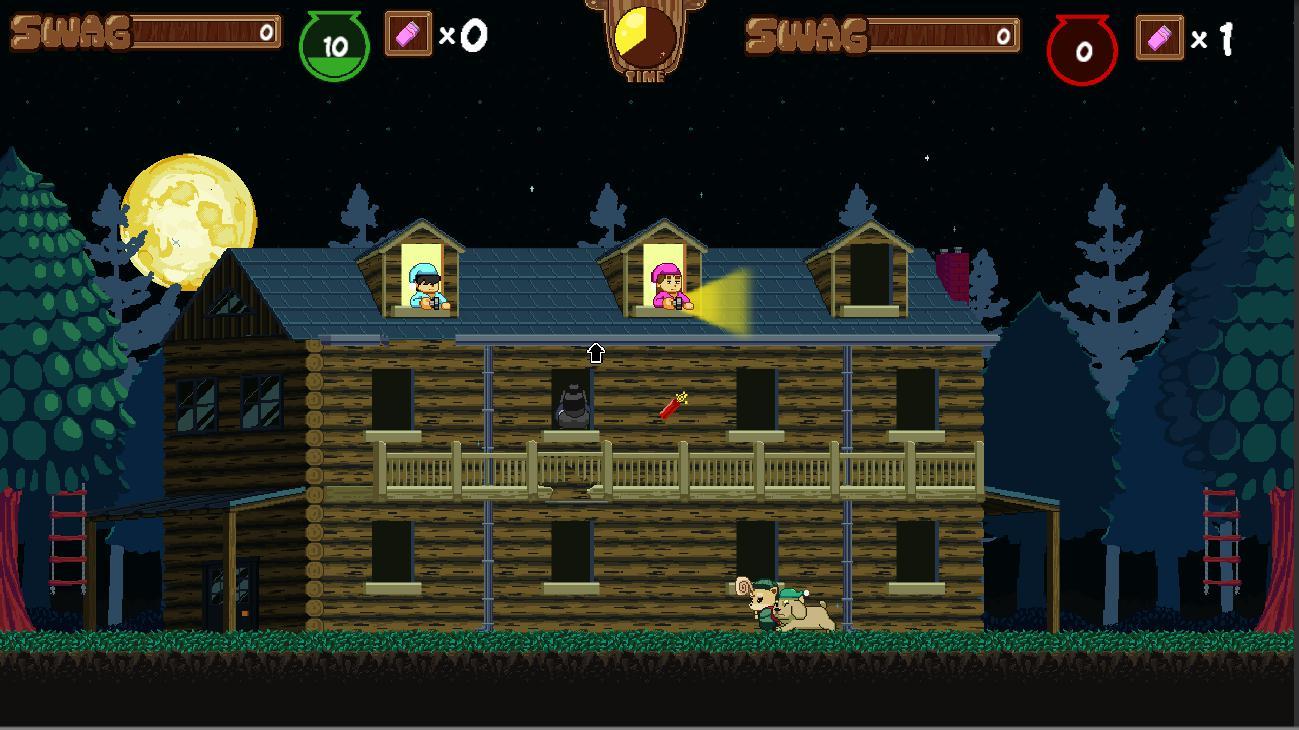Open the green SWAG bag counter showing 10
Screen dimensions: 1299x730
click(333, 42)
